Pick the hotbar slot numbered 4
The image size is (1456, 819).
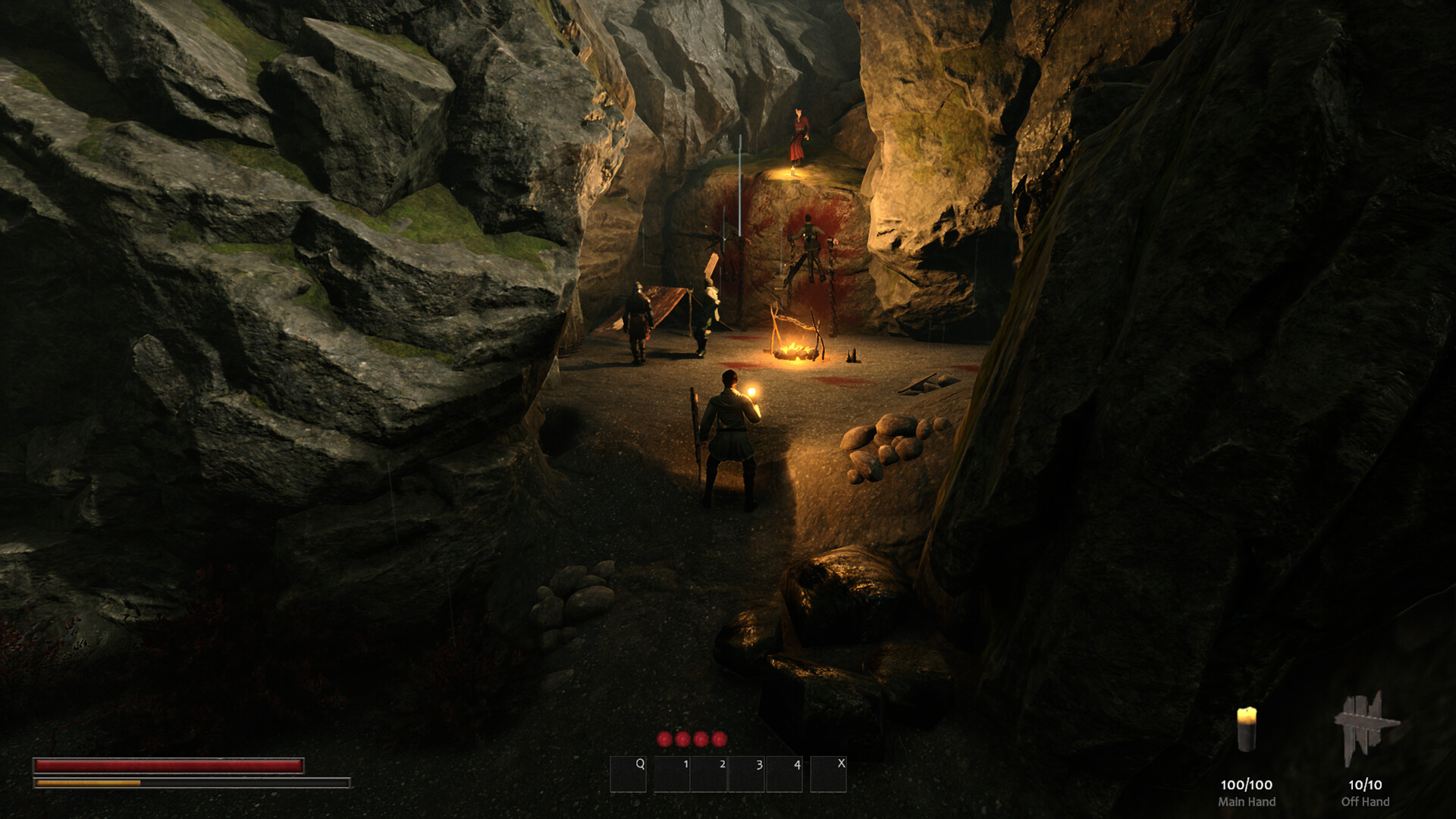click(x=785, y=774)
